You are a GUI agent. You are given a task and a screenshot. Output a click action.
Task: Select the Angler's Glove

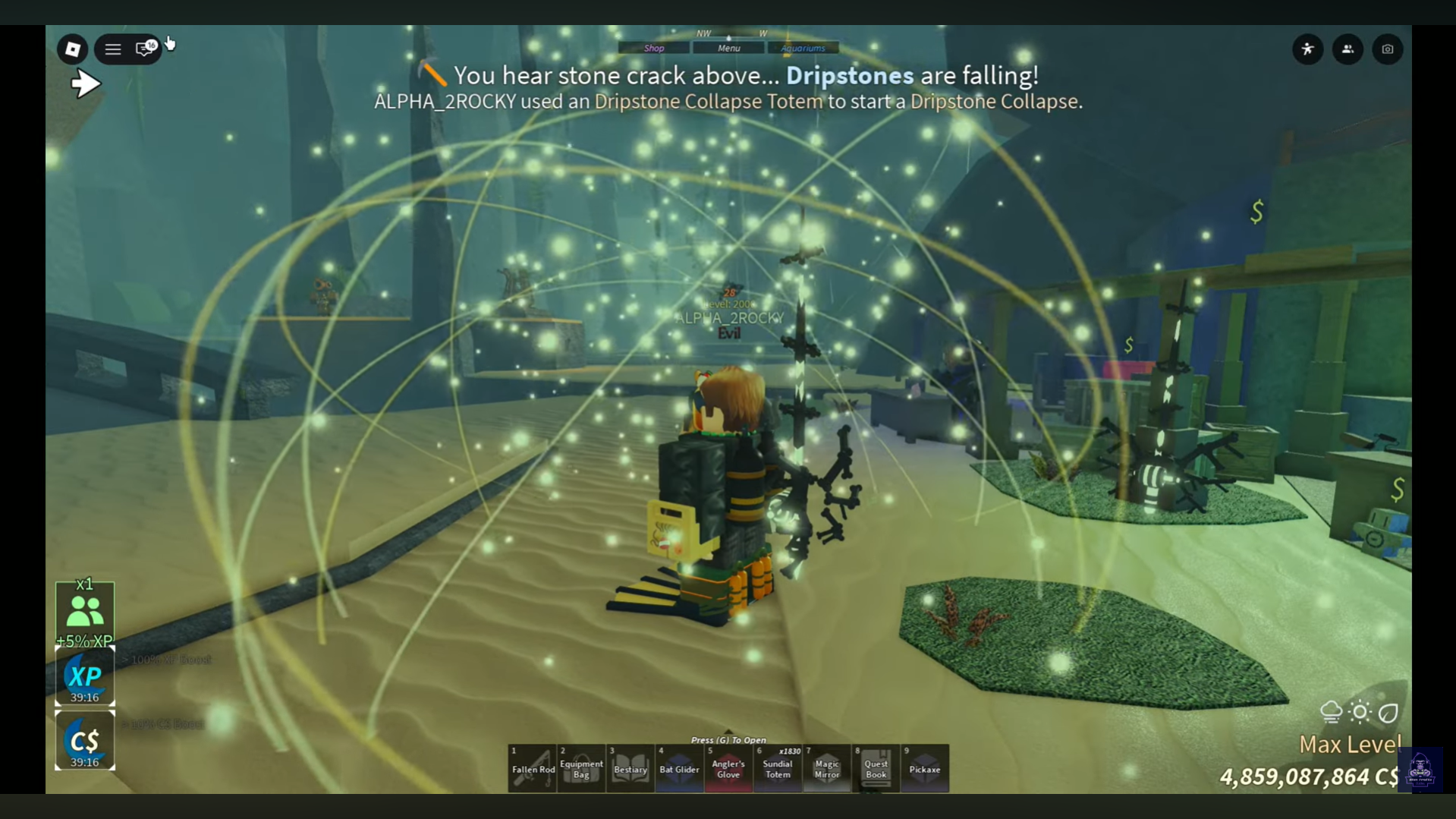[x=728, y=768]
